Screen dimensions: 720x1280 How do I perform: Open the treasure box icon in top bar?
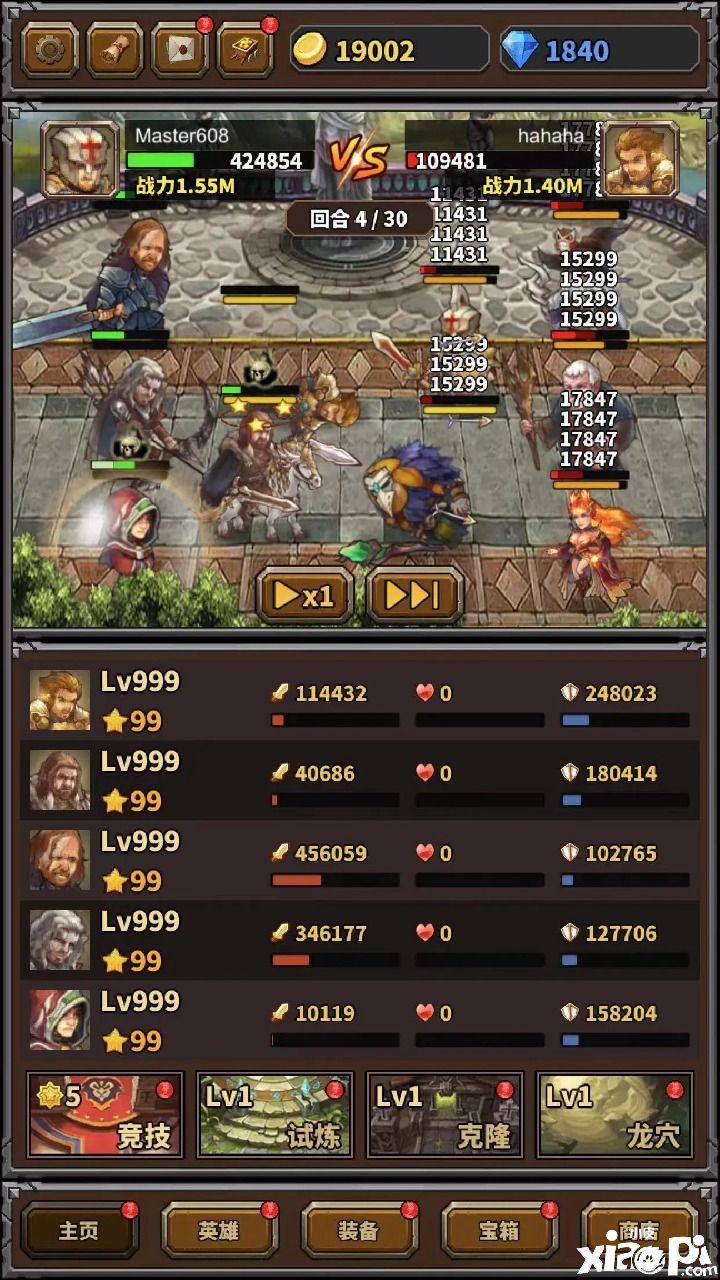pyautogui.click(x=245, y=49)
